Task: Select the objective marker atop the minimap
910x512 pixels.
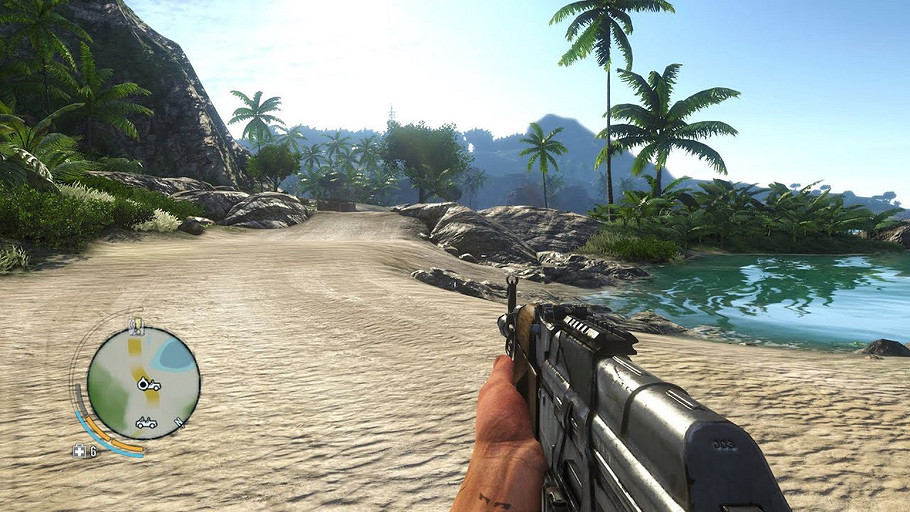Action: (x=136, y=325)
